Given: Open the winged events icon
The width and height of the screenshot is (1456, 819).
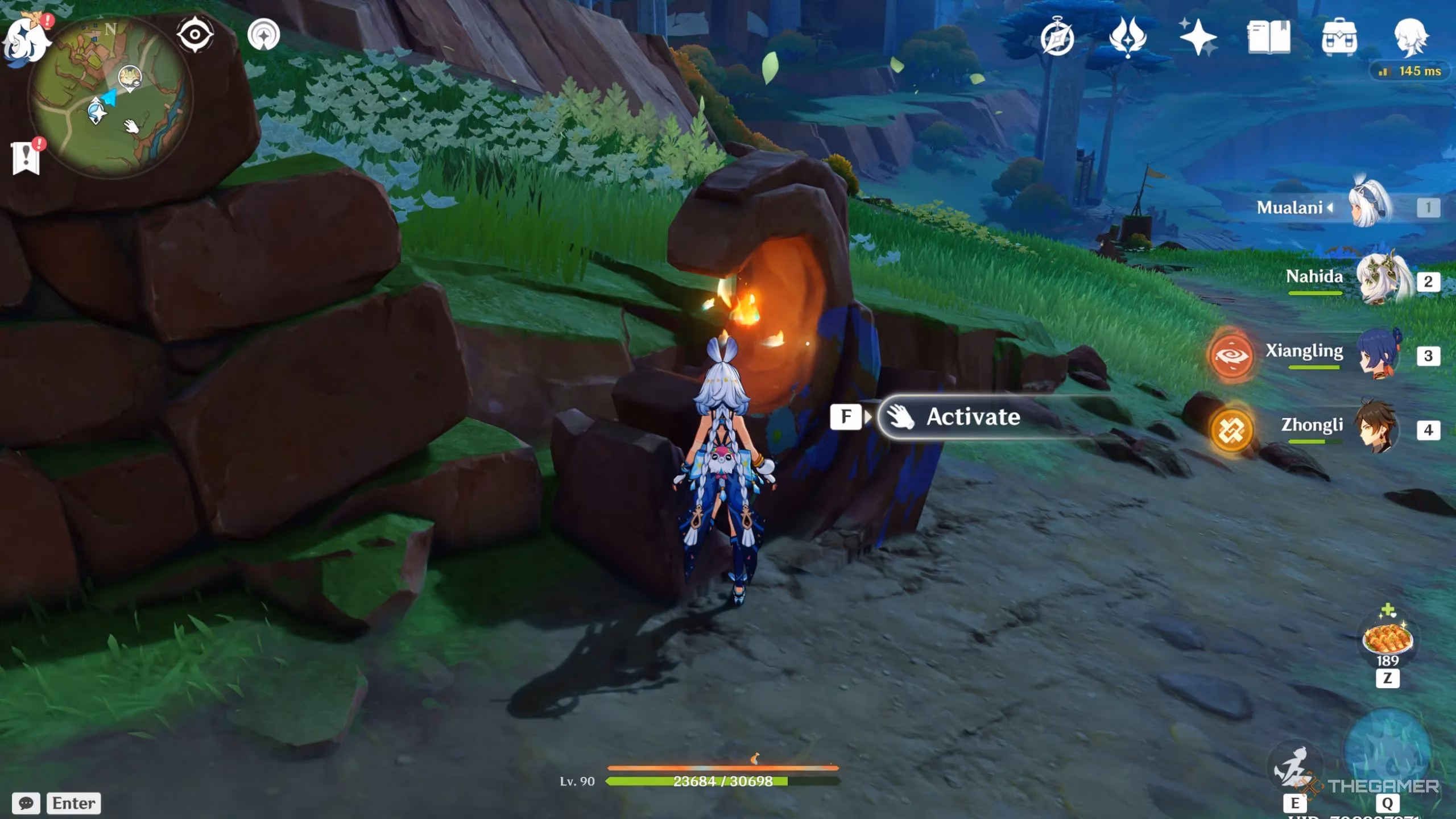Looking at the screenshot, I should [1127, 38].
